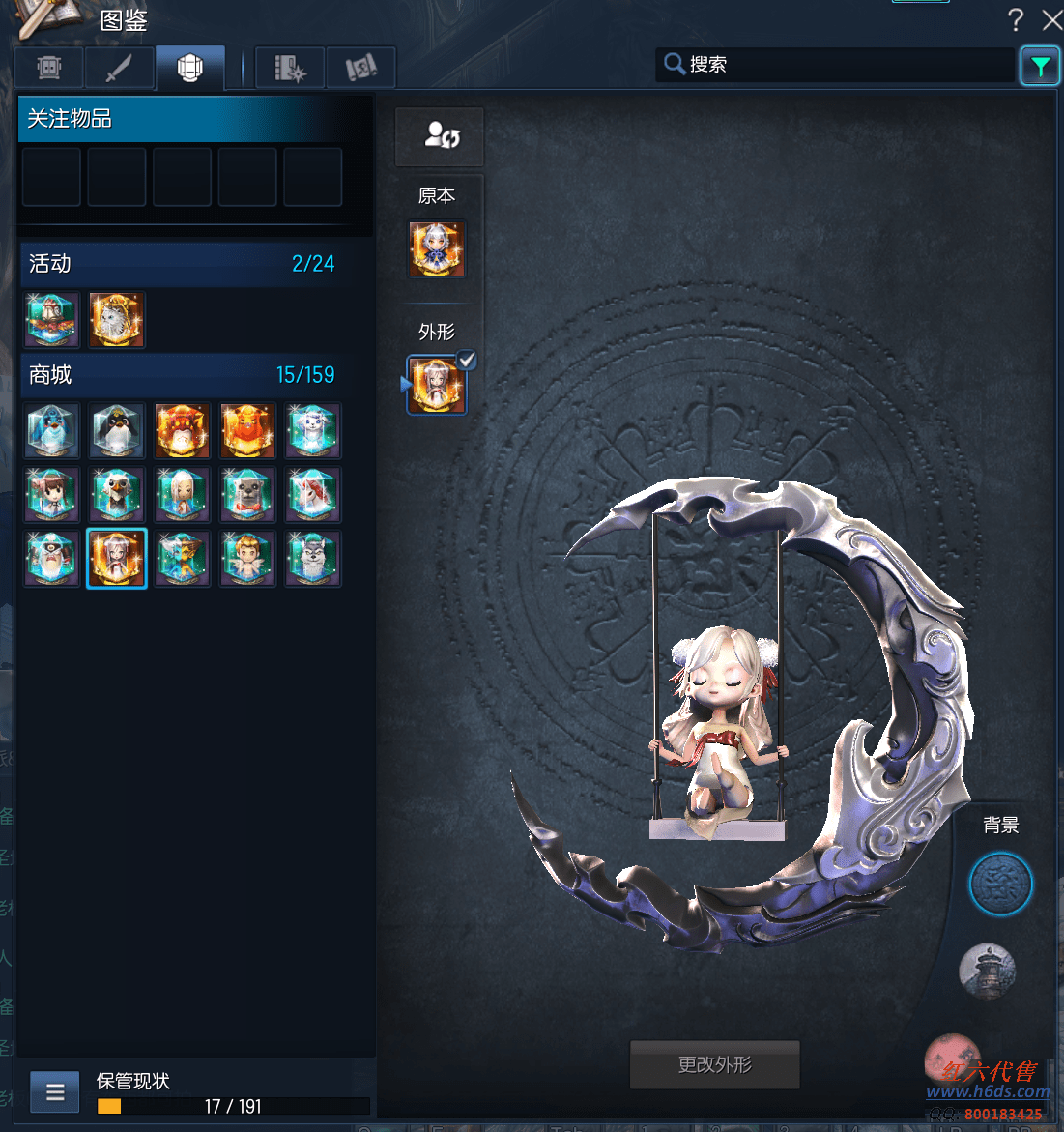The width and height of the screenshot is (1064, 1132).
Task: Switch to the wardrobe costume tab
Action: coord(49,68)
